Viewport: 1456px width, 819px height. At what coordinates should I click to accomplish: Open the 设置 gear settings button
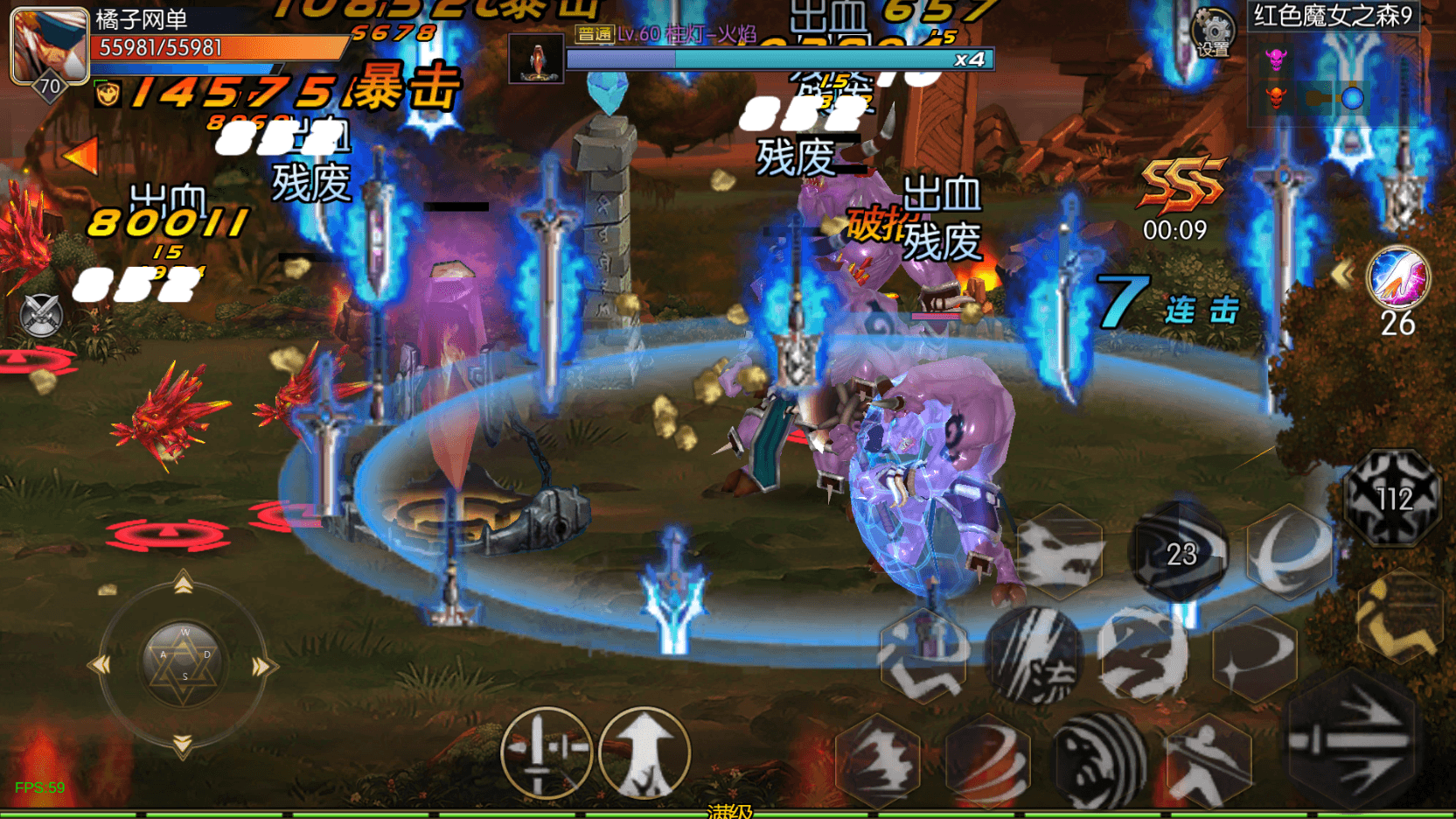tap(1213, 32)
